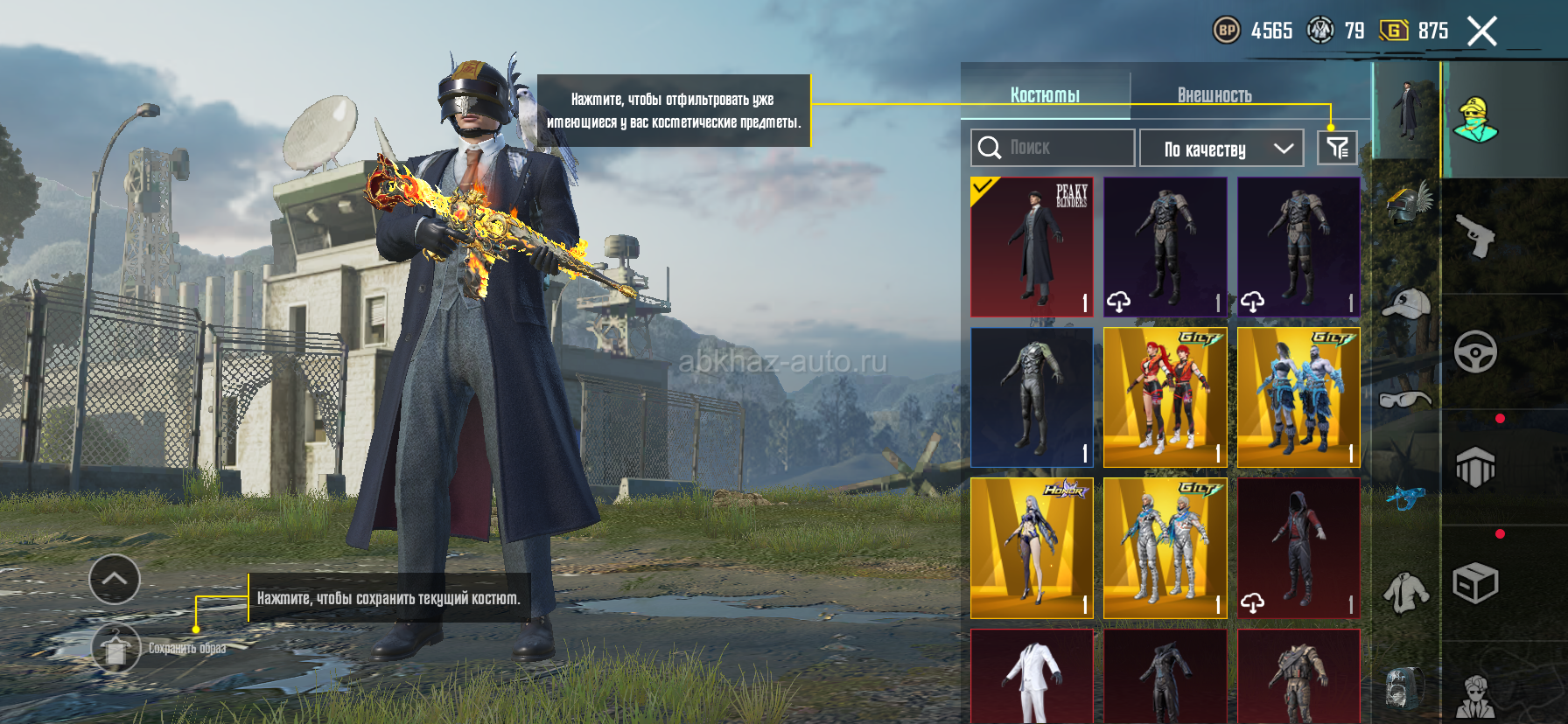Image resolution: width=1568 pixels, height=724 pixels.
Task: Click the Поиск search field
Action: [x=1053, y=148]
